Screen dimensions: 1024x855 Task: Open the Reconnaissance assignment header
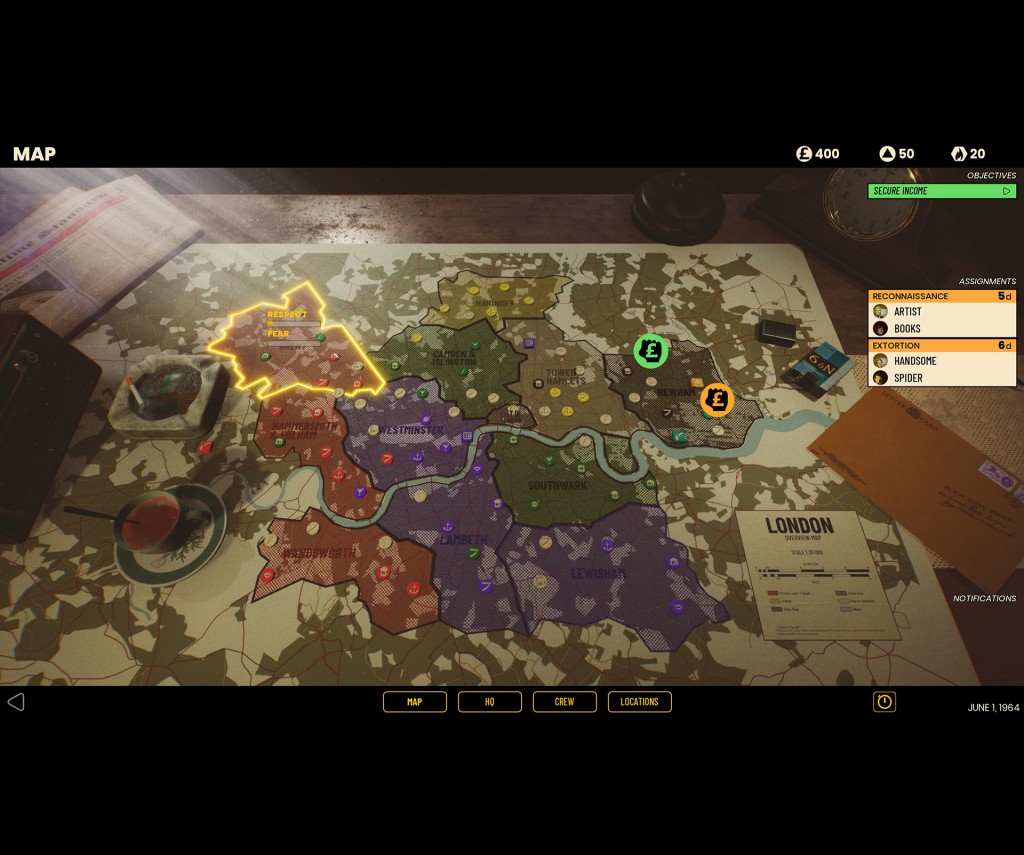click(941, 296)
